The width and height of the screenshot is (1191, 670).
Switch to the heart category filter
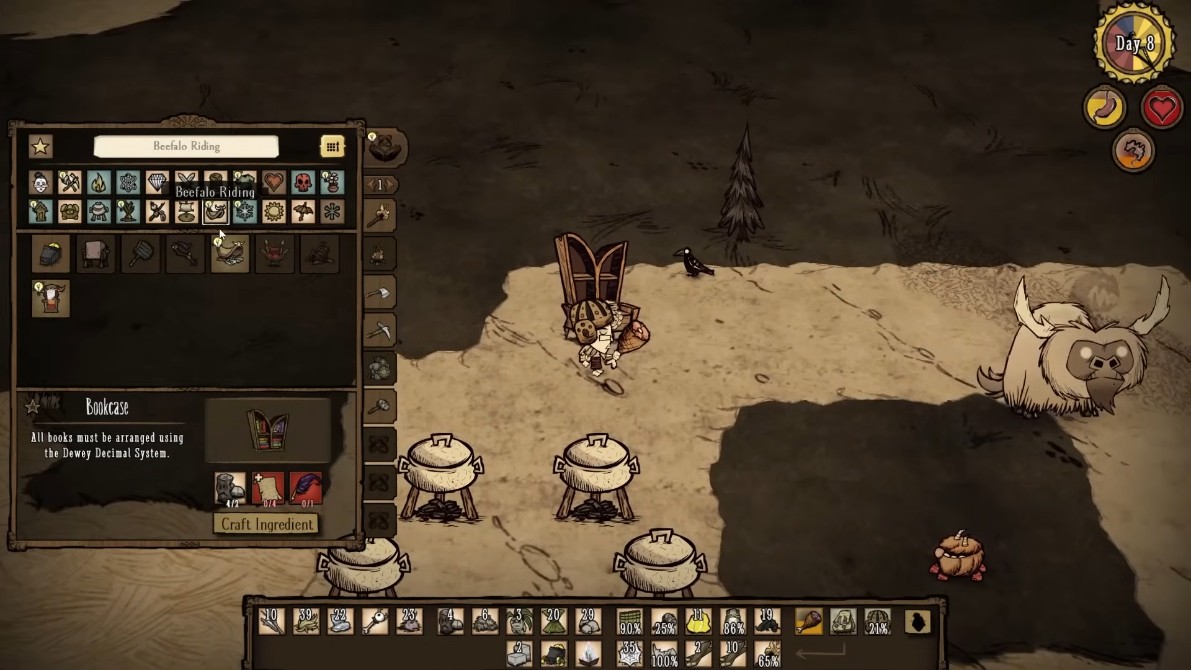pos(274,182)
